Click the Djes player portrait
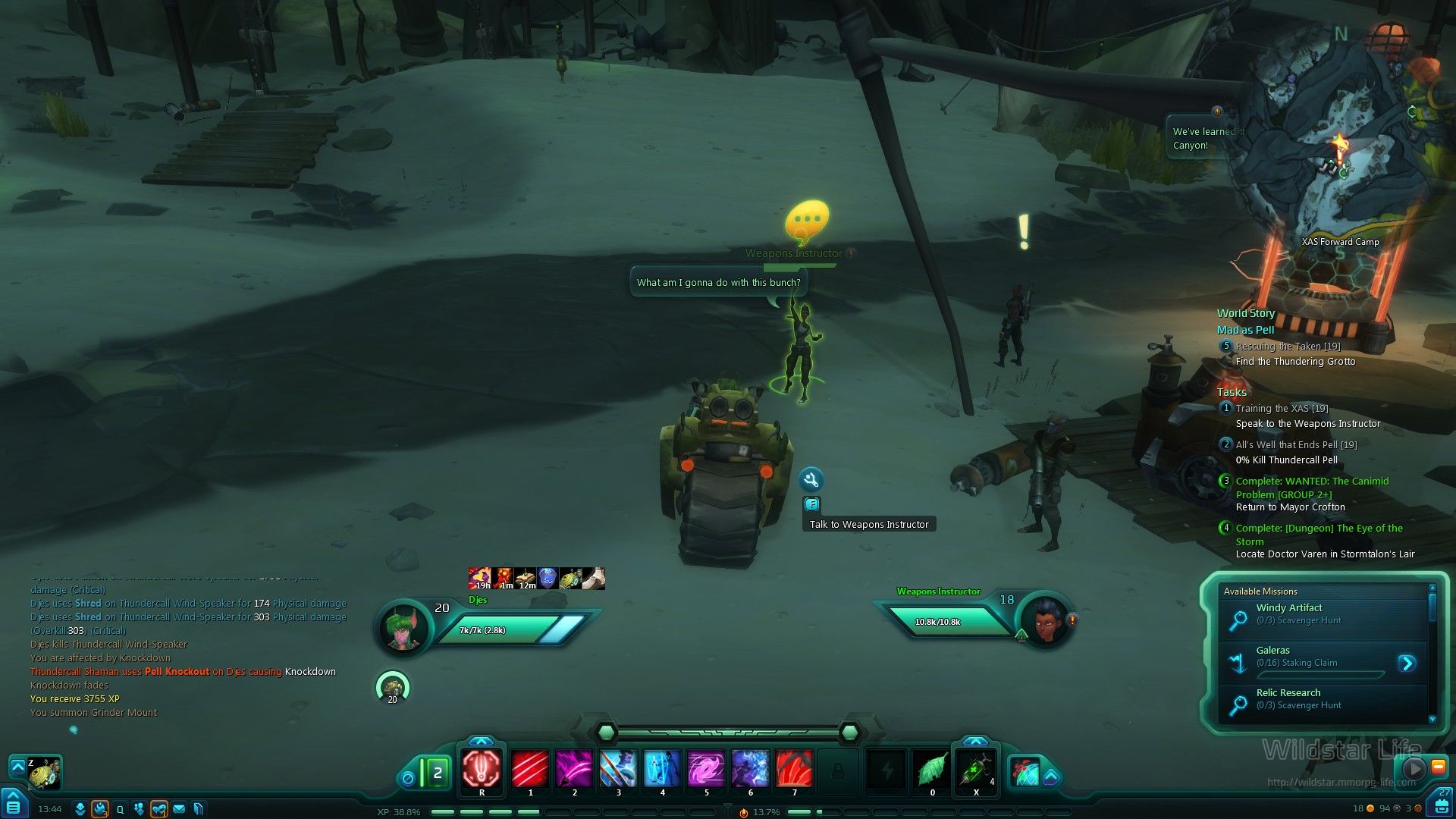Screen dimensions: 1456x819 point(403,628)
